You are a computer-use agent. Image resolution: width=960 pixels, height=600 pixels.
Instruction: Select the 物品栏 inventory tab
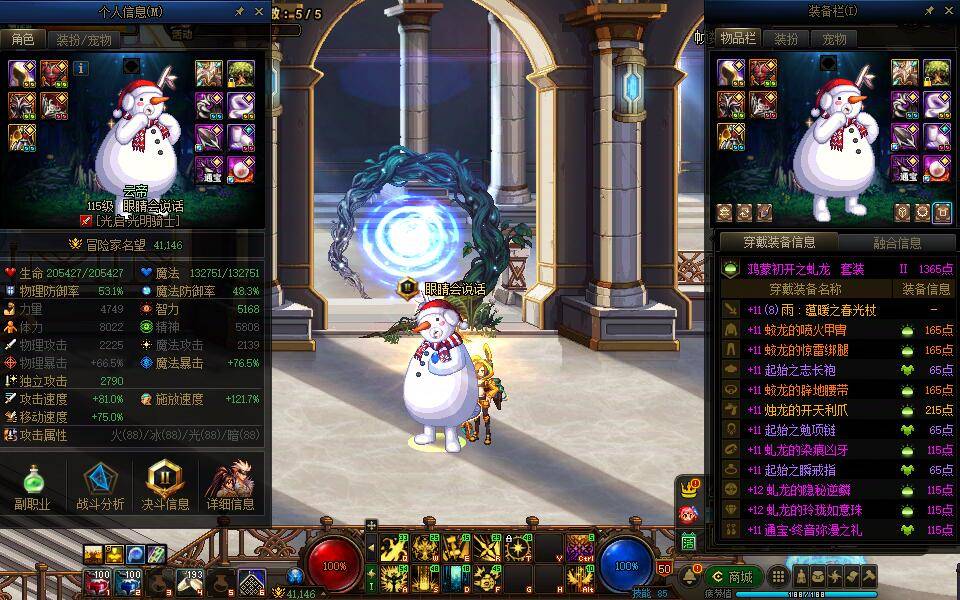pyautogui.click(x=738, y=38)
